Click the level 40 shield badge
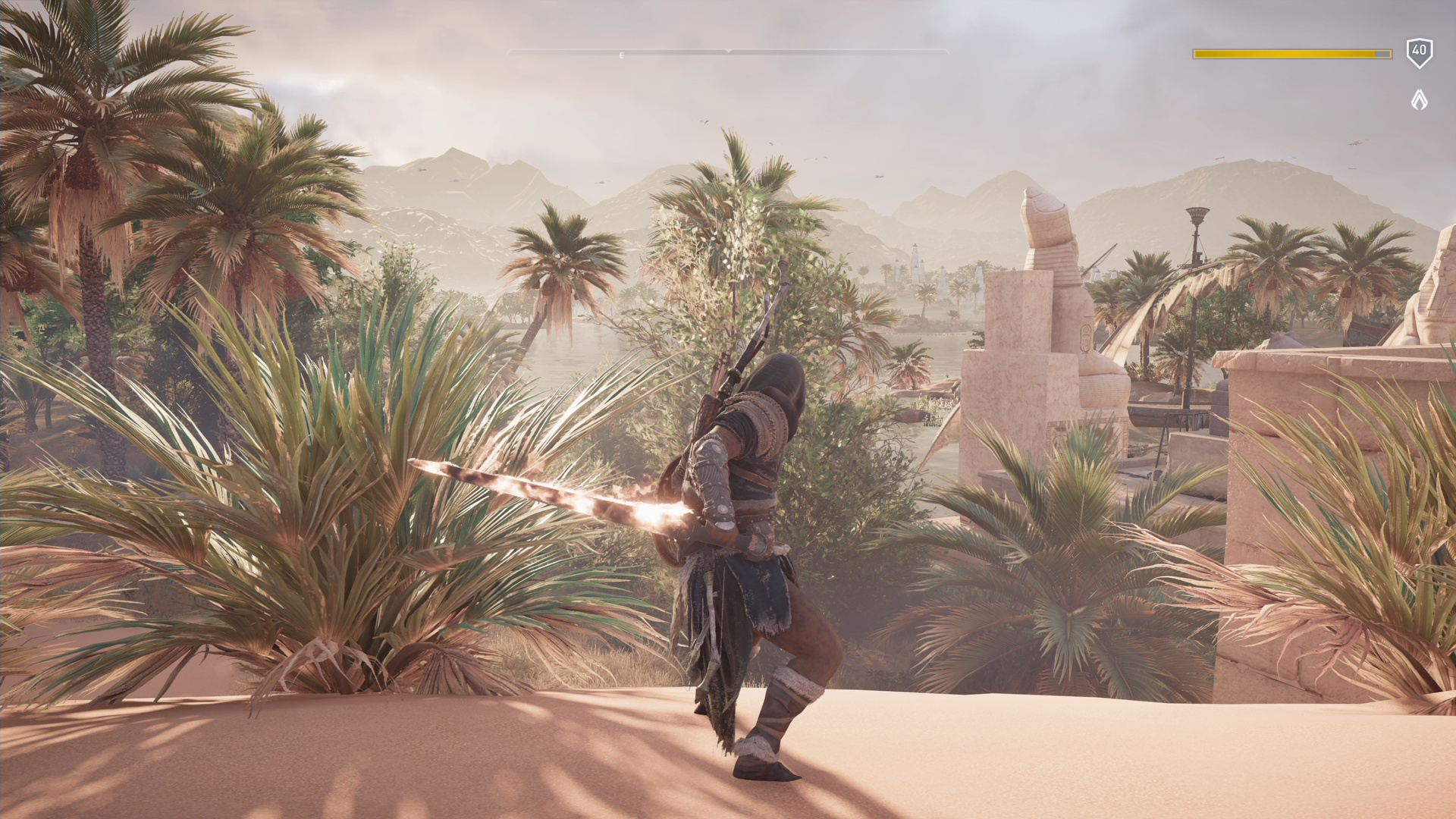Screen dimensions: 1456x819 (1419, 52)
